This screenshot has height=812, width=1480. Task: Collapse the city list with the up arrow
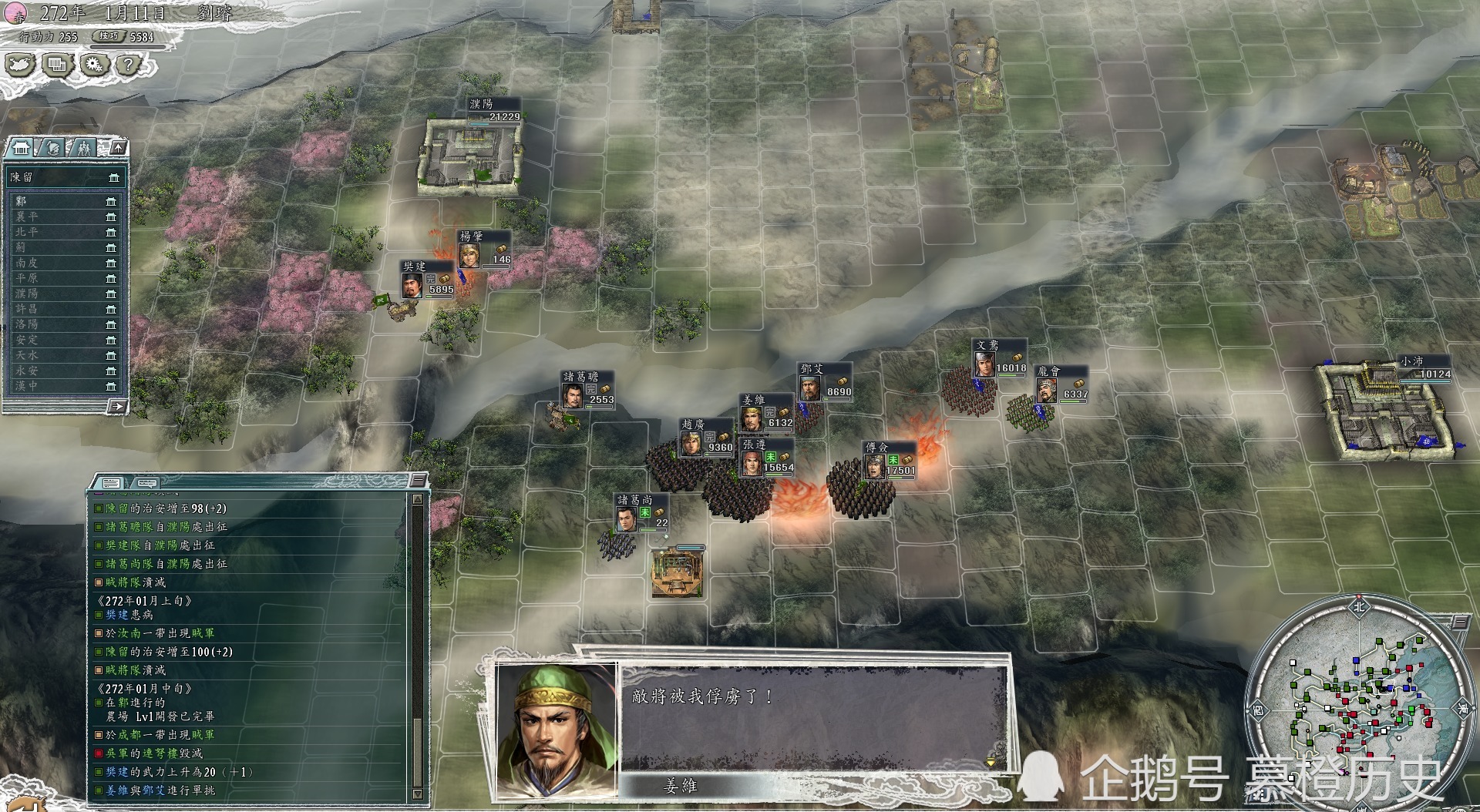point(118,147)
